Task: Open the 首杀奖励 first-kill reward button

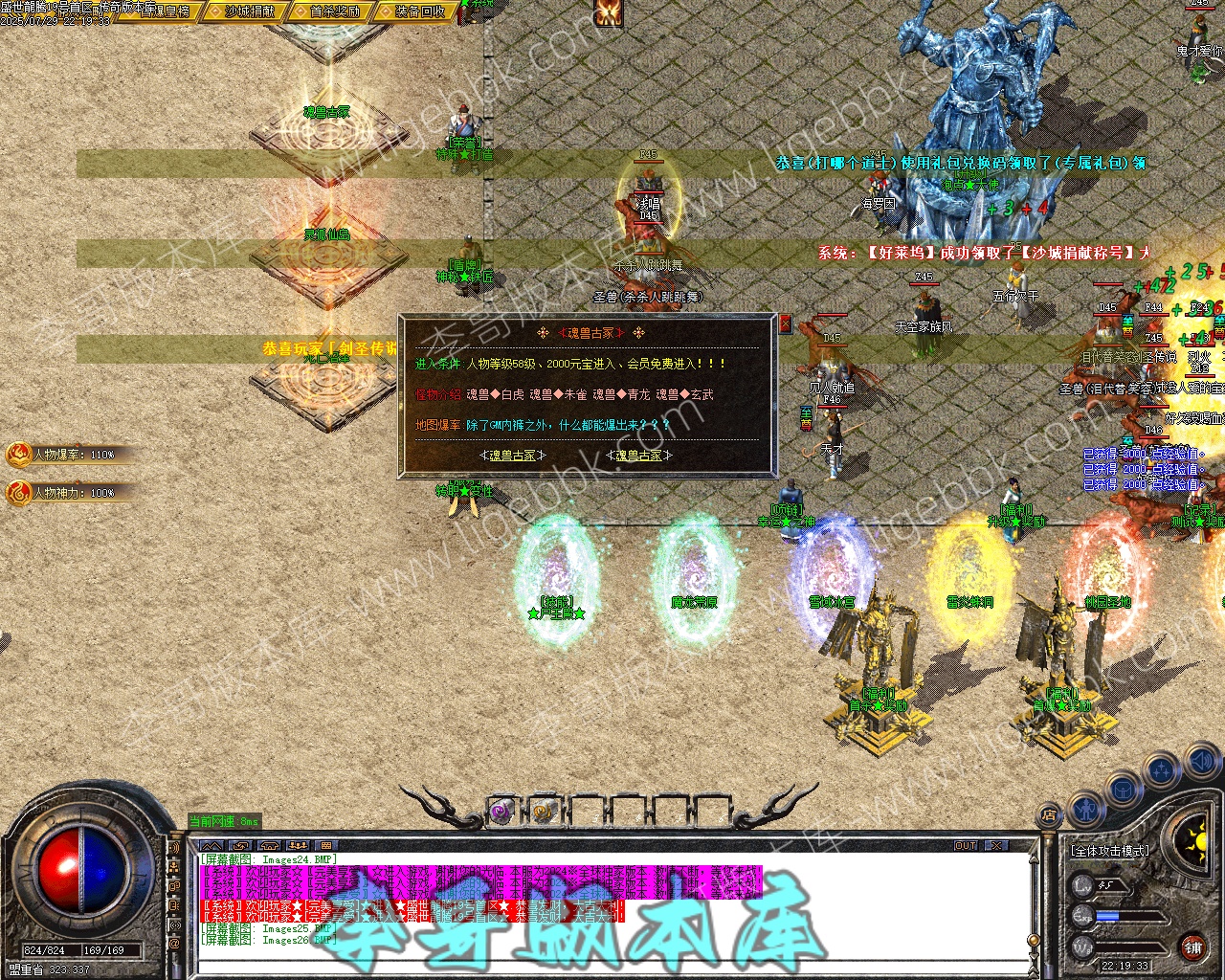Action: [x=335, y=11]
